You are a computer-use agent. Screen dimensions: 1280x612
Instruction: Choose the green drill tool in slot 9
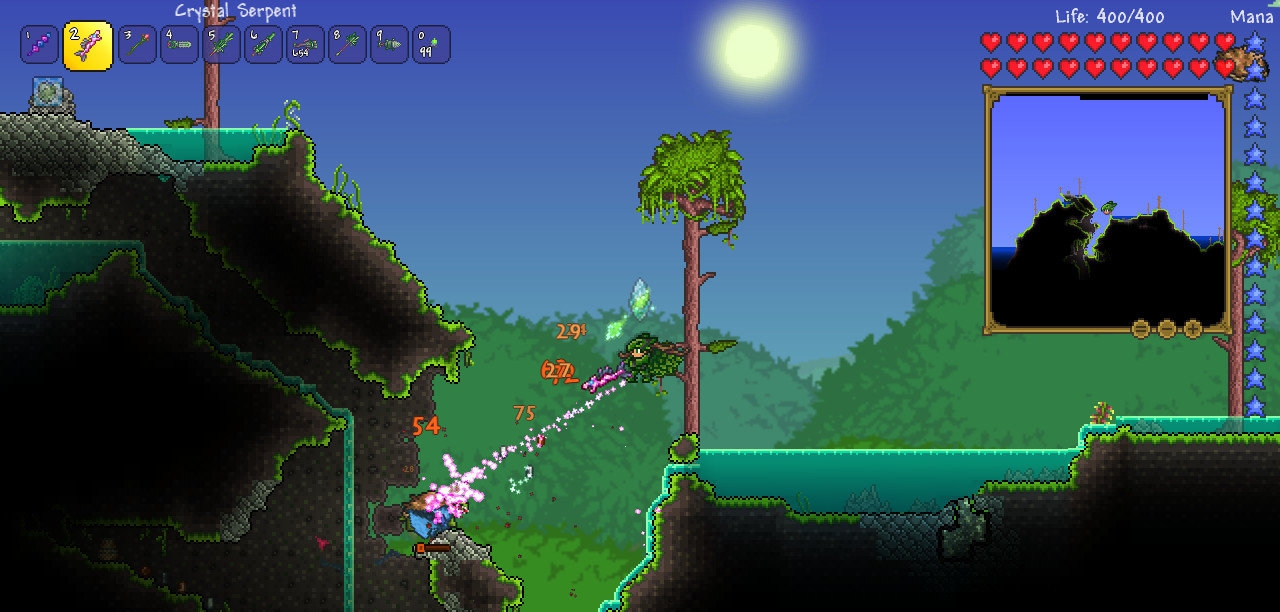coord(389,45)
